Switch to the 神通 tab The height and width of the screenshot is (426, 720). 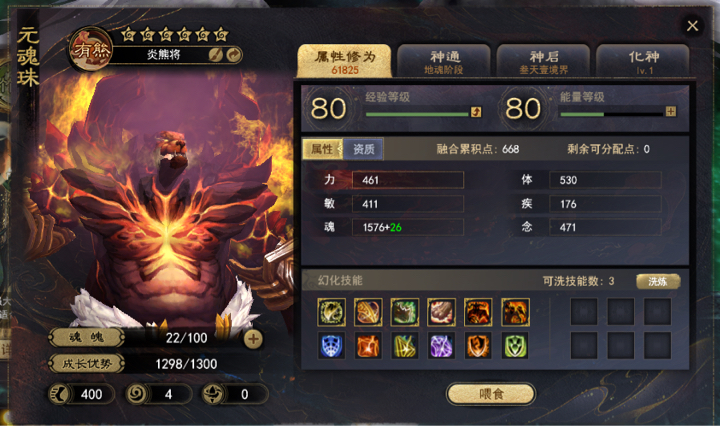coord(444,61)
